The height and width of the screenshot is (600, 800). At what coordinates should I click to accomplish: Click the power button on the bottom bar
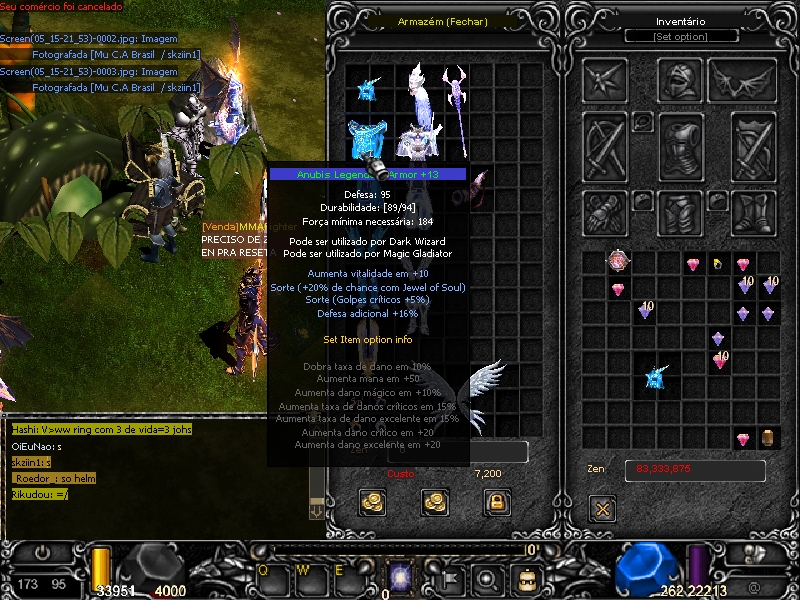click(43, 552)
